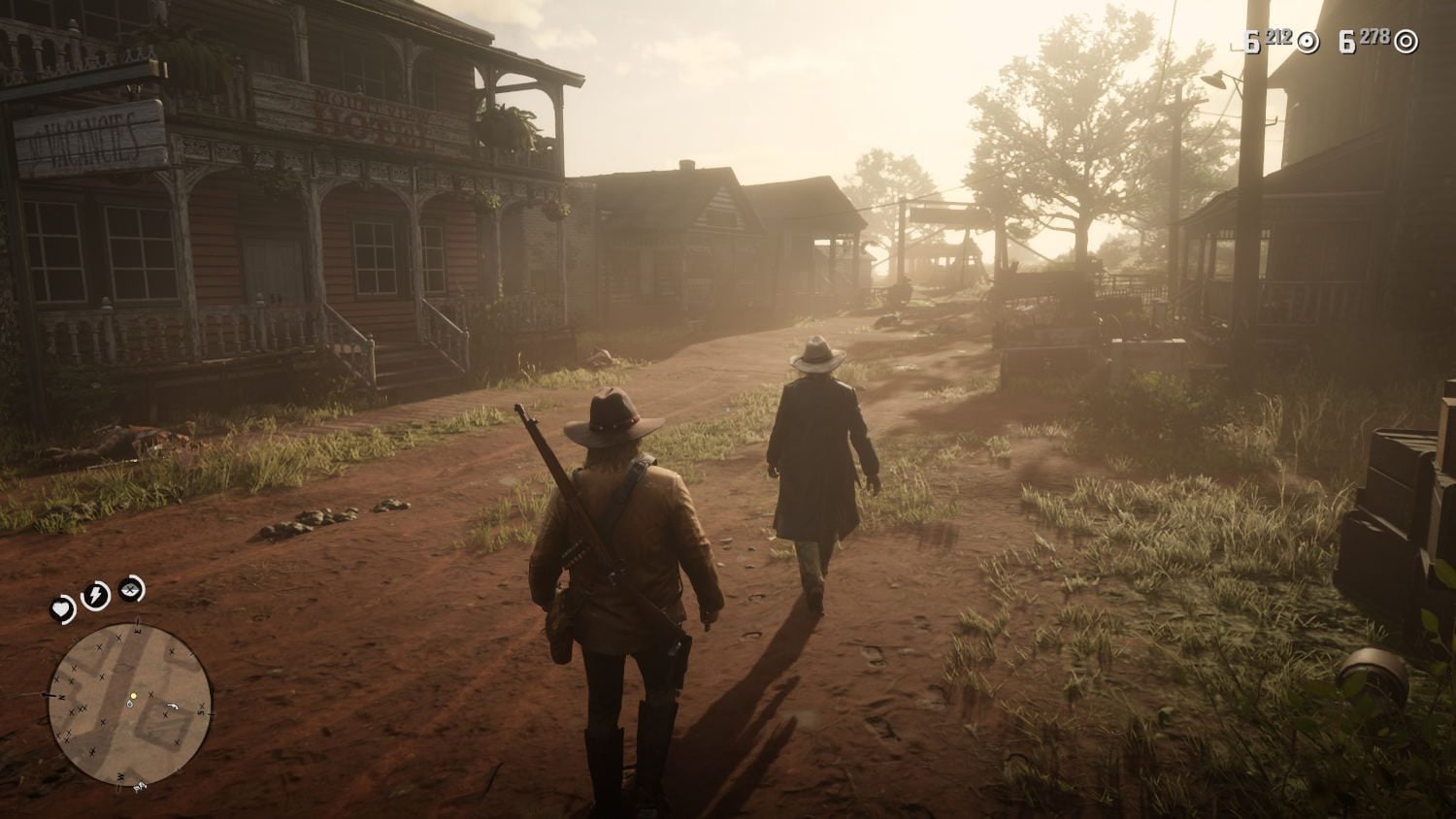Select the revolver icon on the minimap

point(173,706)
